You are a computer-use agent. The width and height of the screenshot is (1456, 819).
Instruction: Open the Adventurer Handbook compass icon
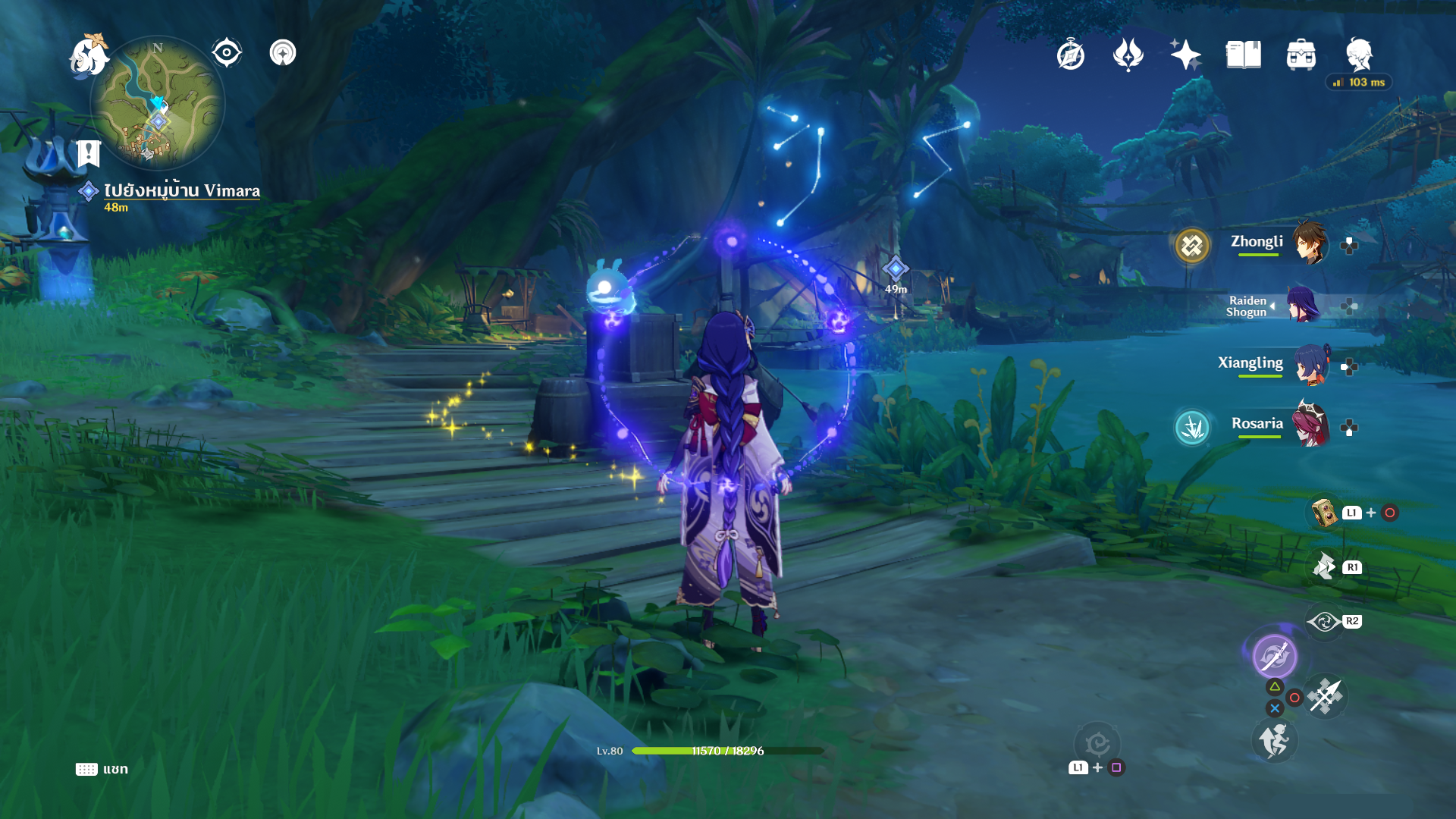pyautogui.click(x=1070, y=55)
